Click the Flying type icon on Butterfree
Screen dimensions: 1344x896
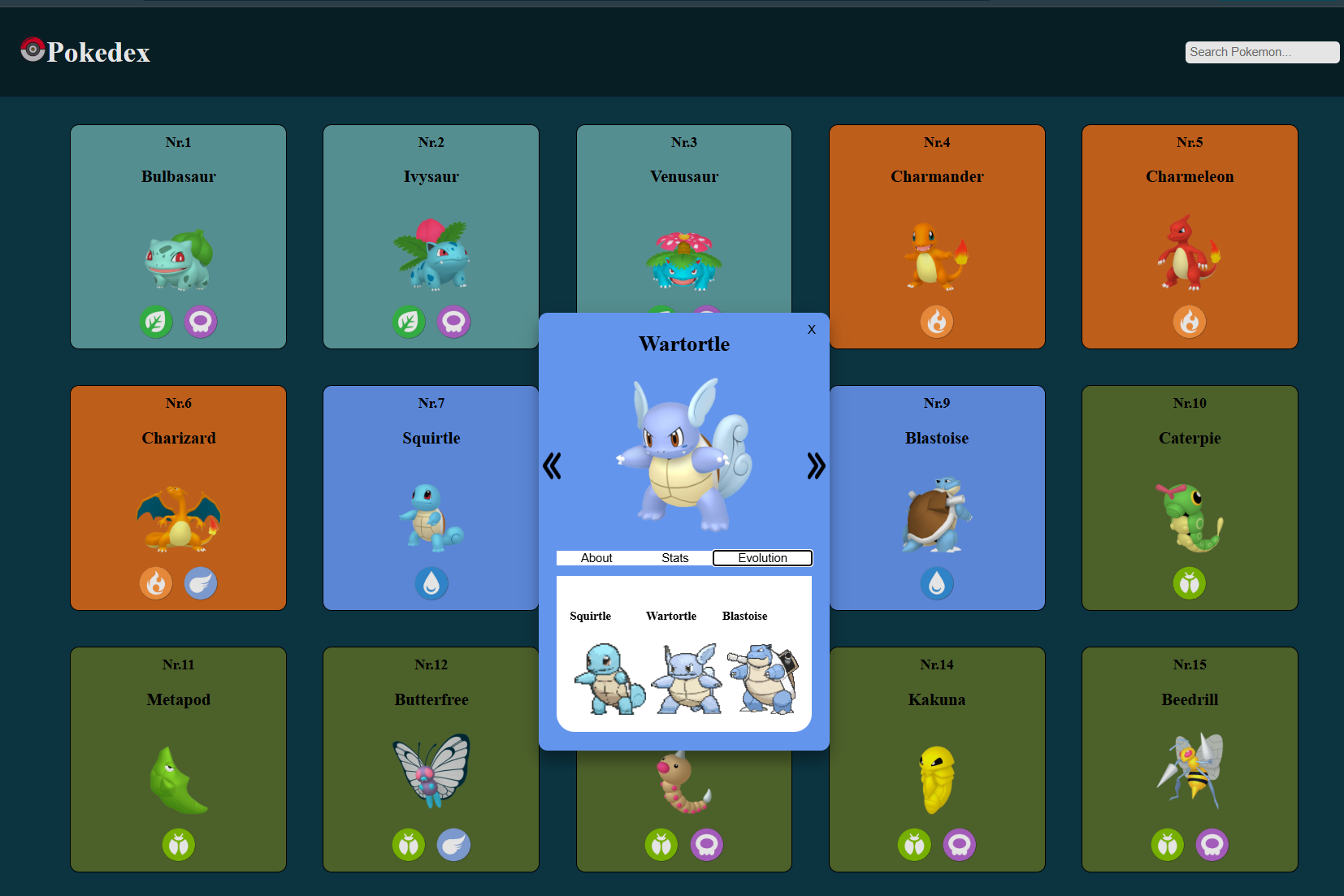453,845
